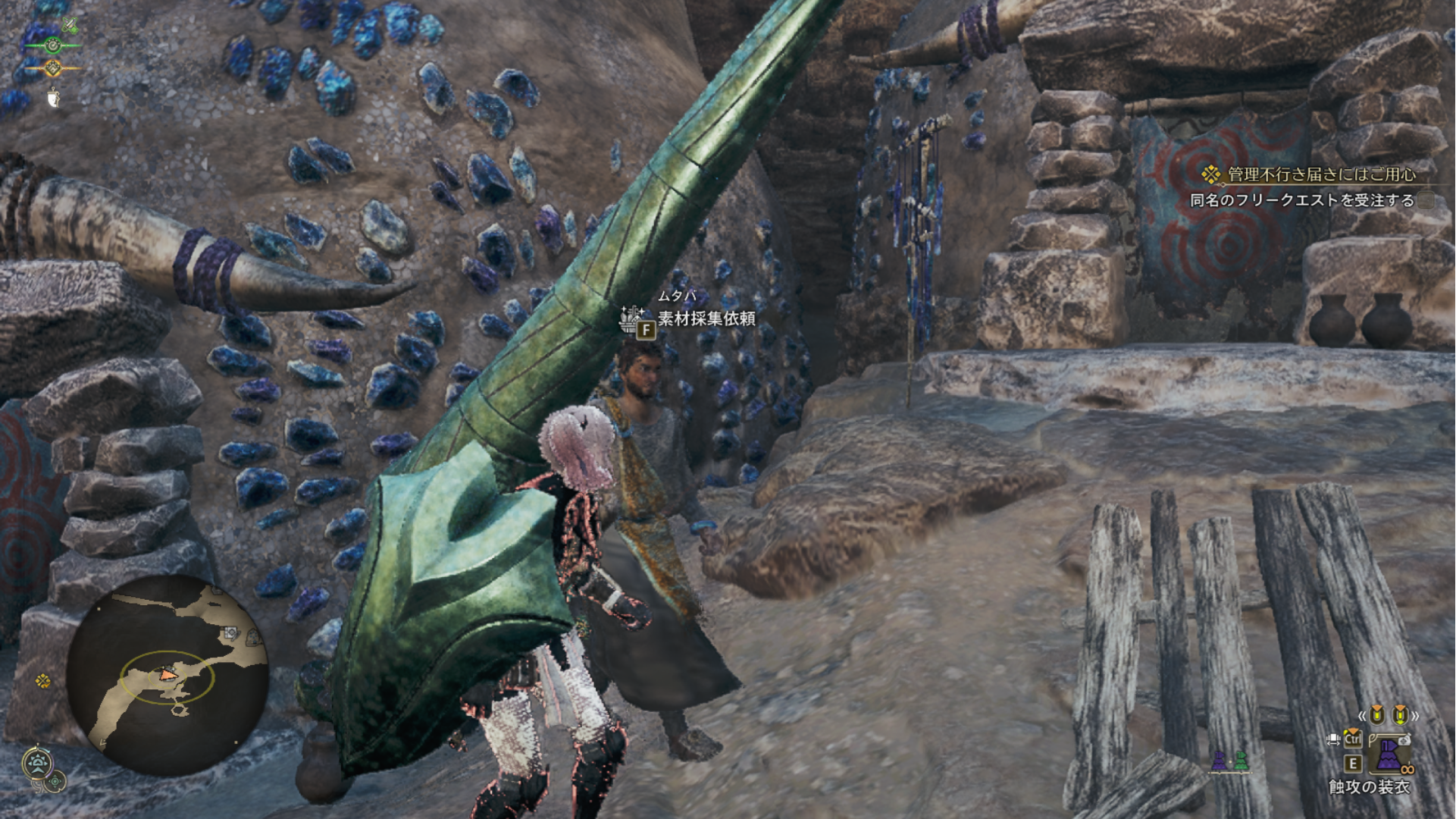Click the yellow quest marker beside minimap
1456x819 pixels.
pos(43,681)
